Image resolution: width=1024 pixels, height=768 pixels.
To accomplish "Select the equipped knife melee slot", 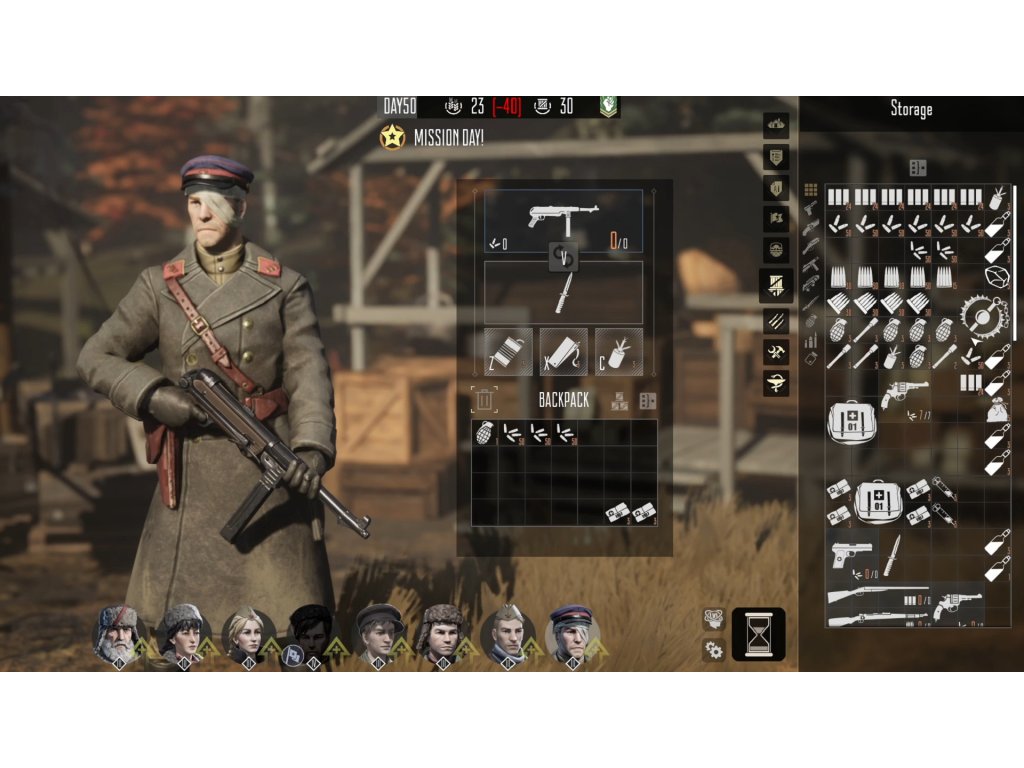I will pos(563,293).
